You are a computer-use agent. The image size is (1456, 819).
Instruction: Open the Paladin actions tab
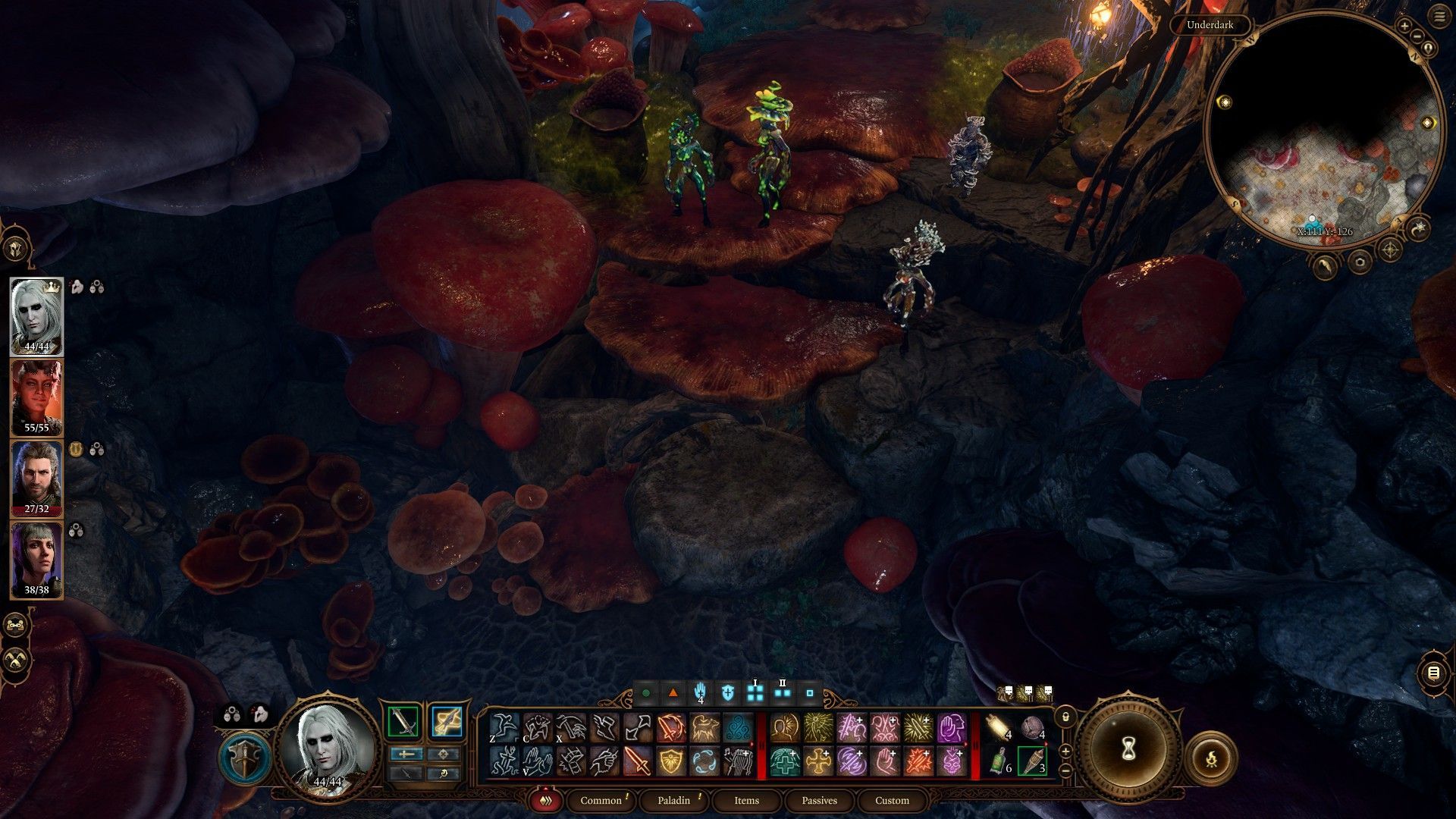click(673, 800)
